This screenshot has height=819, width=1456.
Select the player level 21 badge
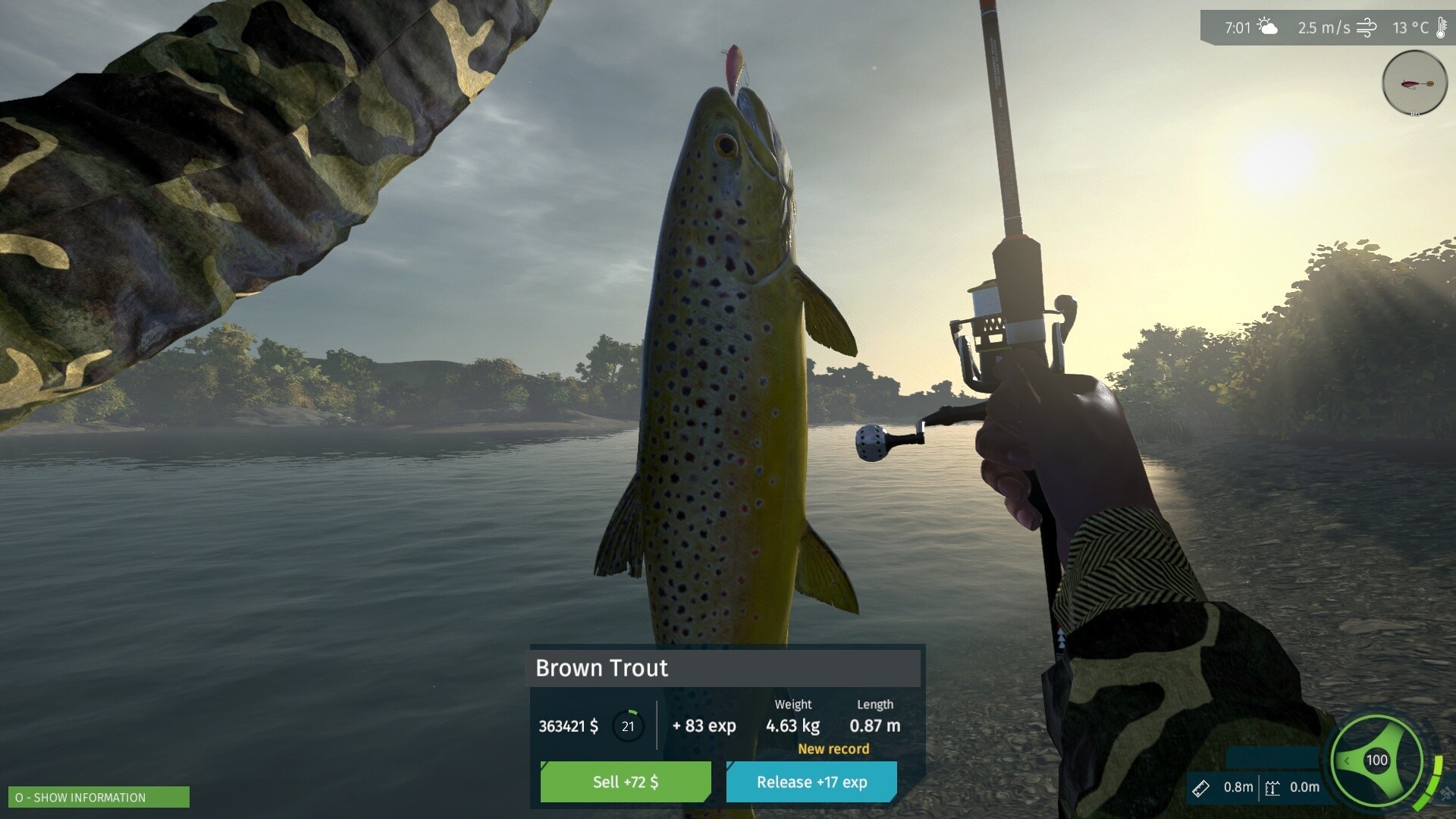pos(628,726)
